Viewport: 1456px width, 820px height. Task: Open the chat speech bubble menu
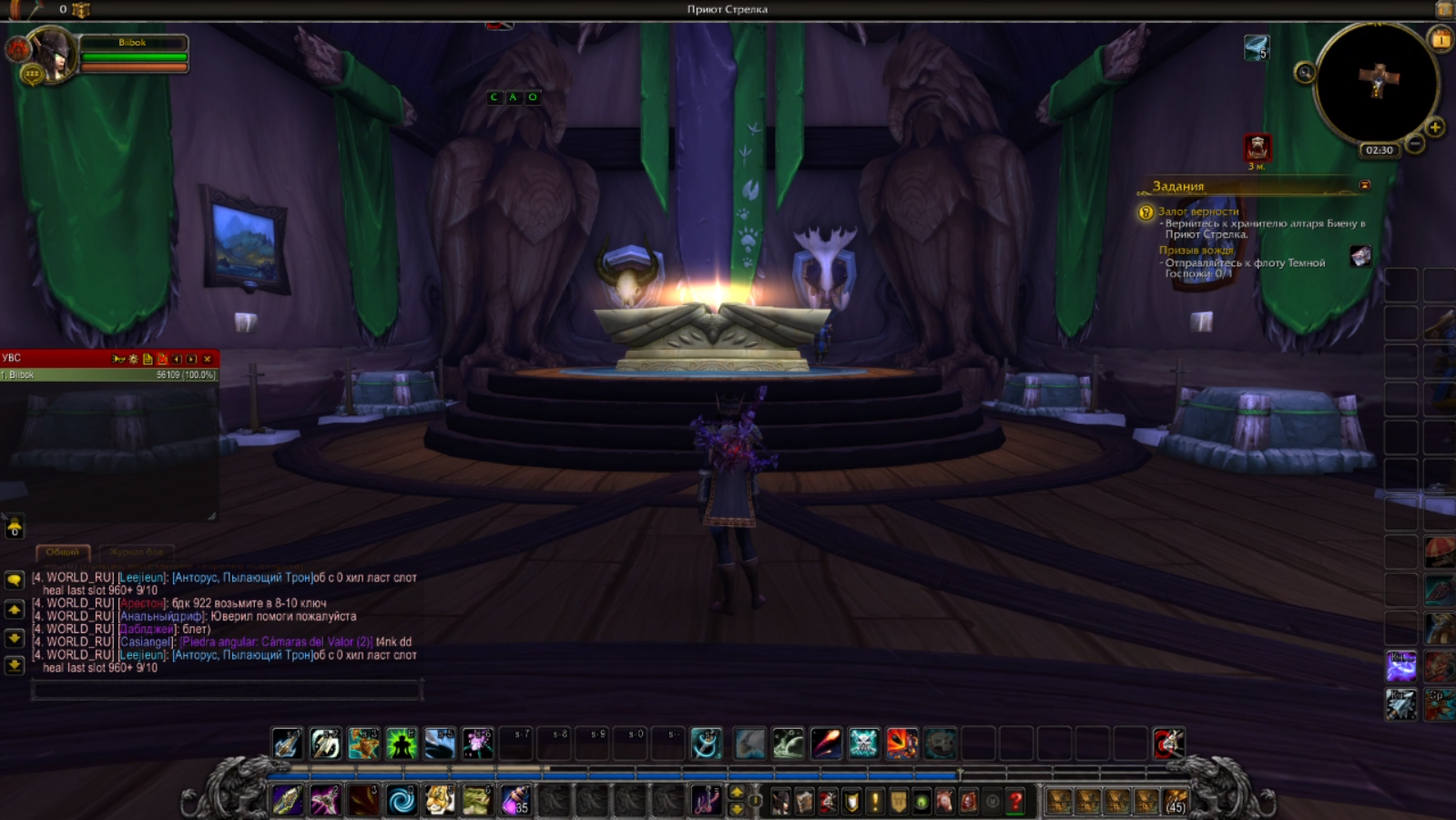[15, 579]
